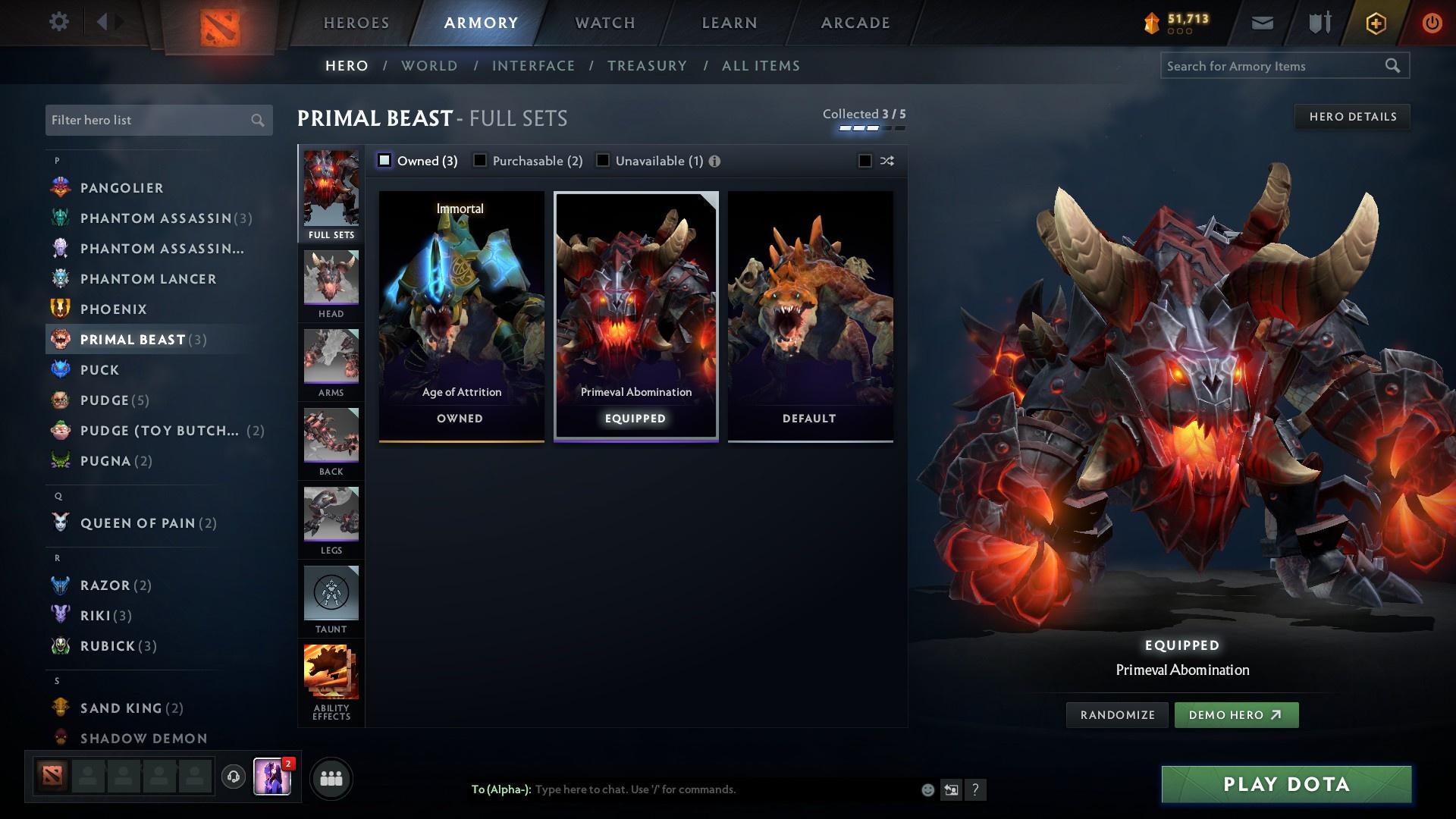Switch to the WATCH tab
Screen dimensions: 1456x819
point(603,22)
